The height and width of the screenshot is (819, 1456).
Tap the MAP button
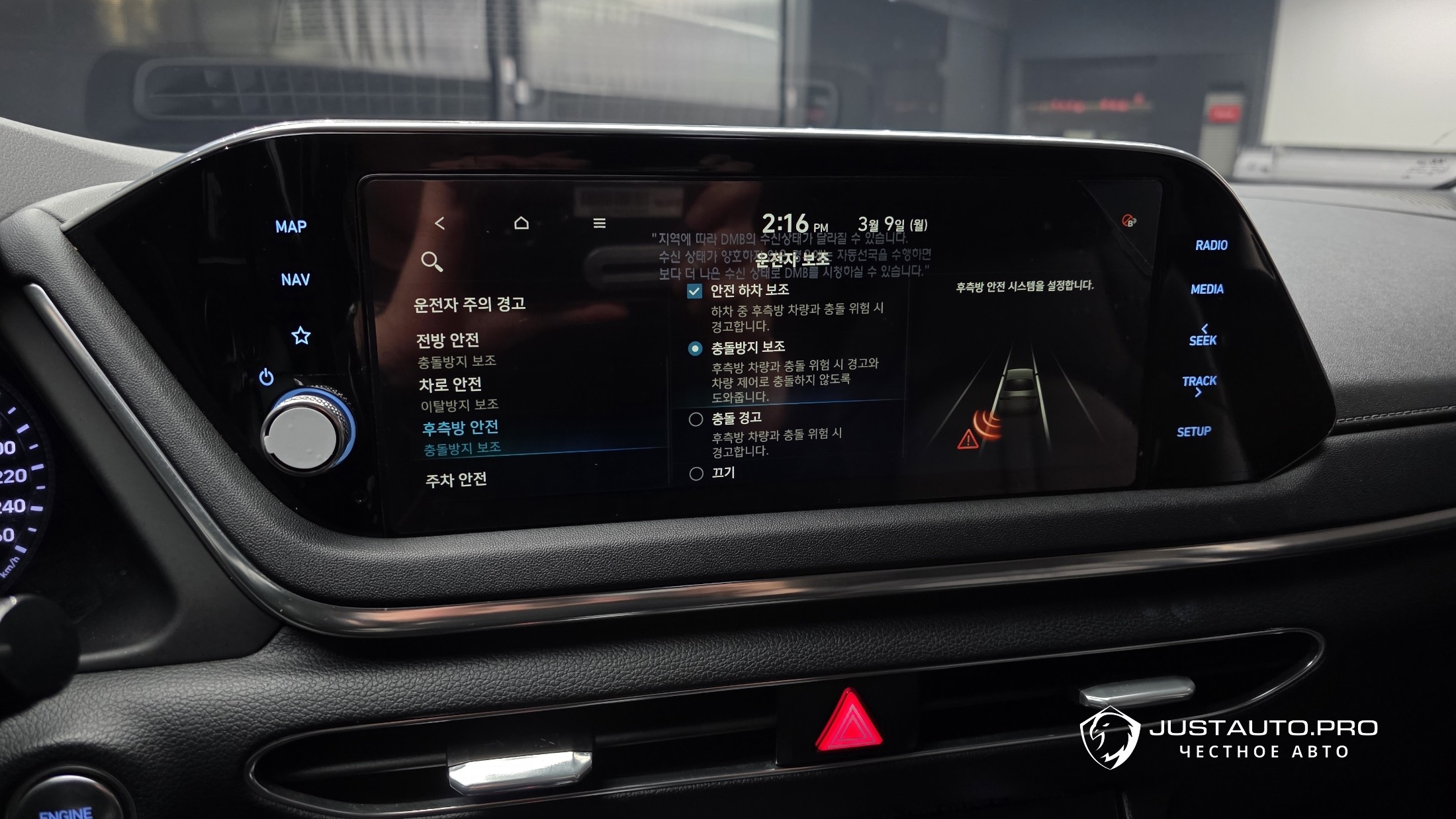coord(291,227)
